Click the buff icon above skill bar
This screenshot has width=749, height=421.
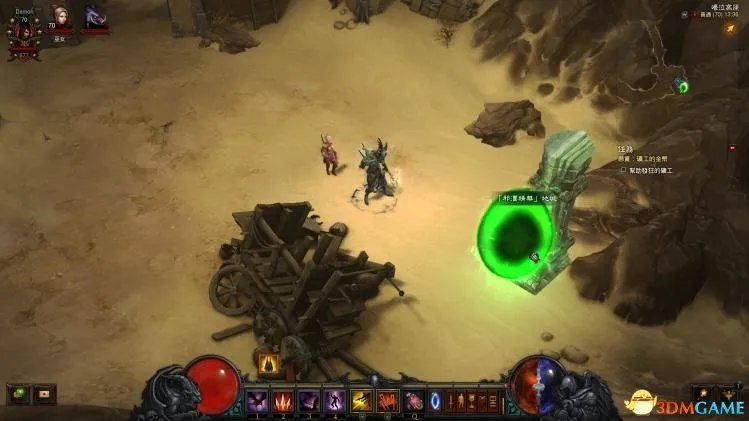[x=268, y=364]
